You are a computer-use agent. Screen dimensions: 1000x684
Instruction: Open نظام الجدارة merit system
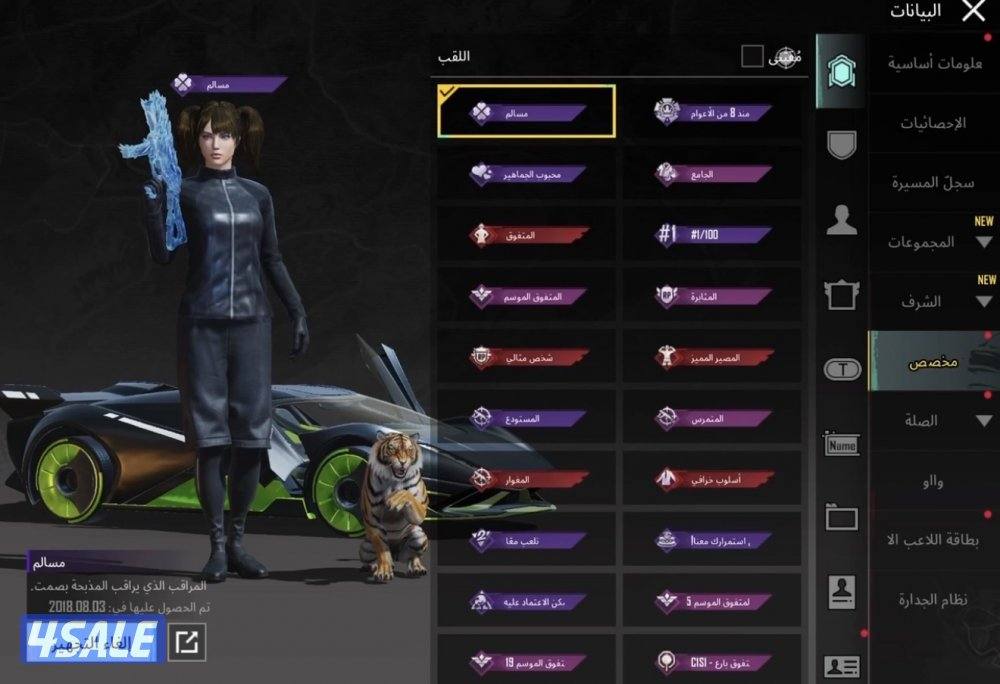coord(934,600)
